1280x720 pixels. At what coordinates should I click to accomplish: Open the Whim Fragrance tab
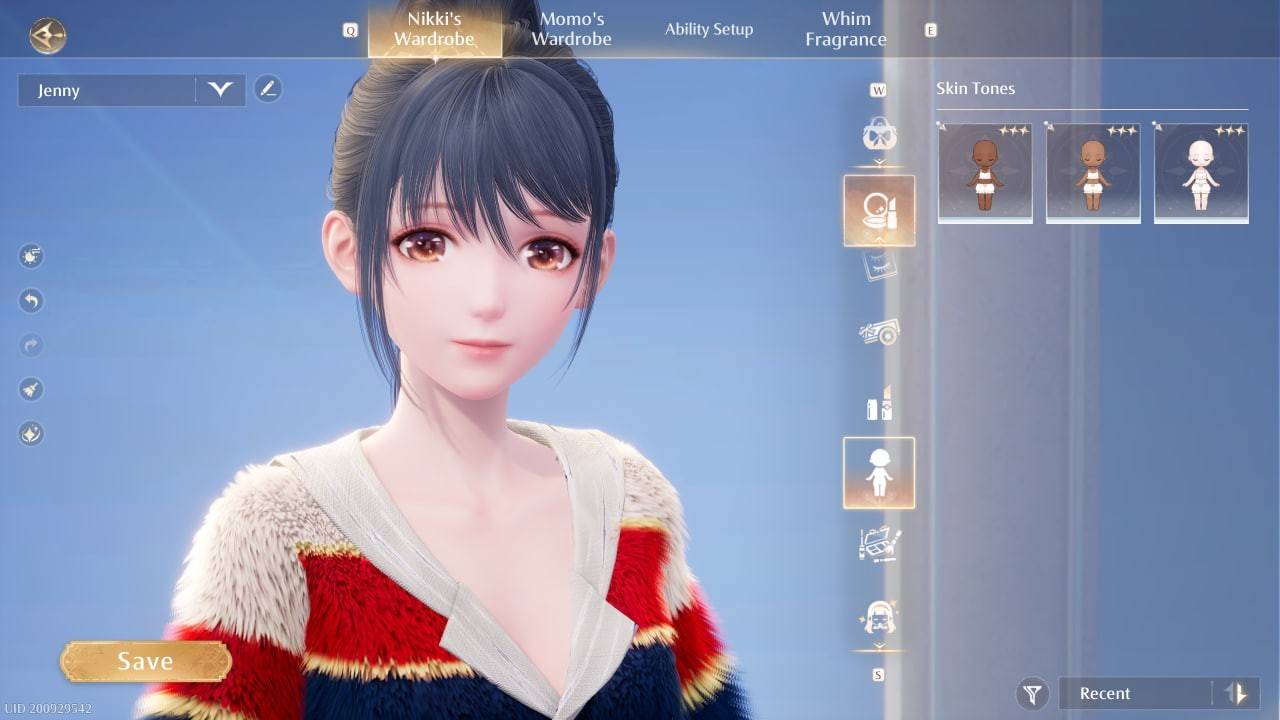coord(845,28)
